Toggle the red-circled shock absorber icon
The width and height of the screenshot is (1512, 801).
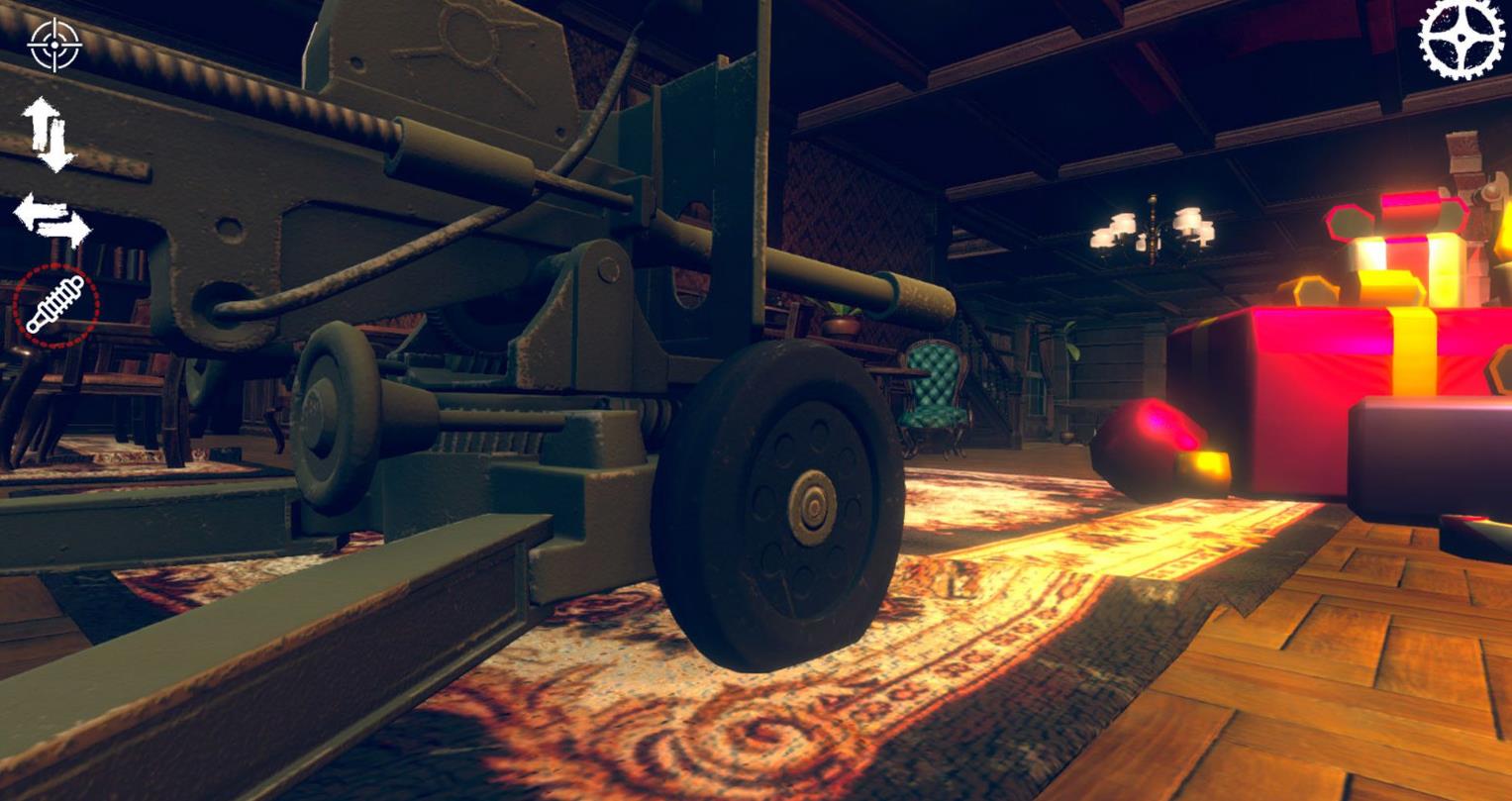coord(55,306)
